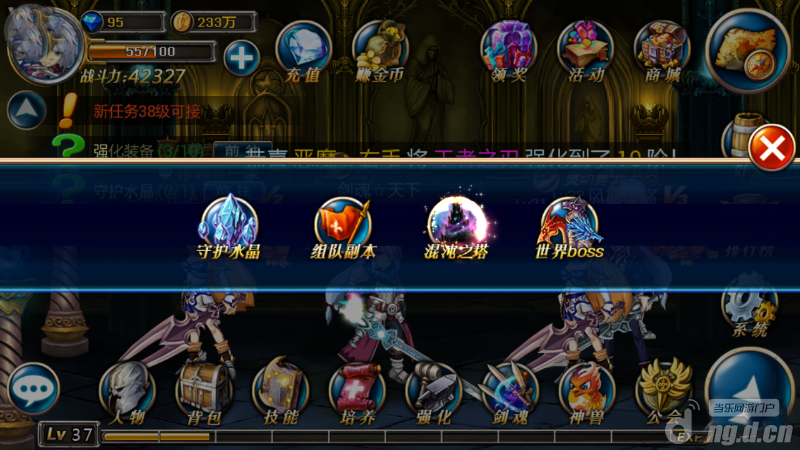Open 充值 recharge diamond shop

point(303,50)
